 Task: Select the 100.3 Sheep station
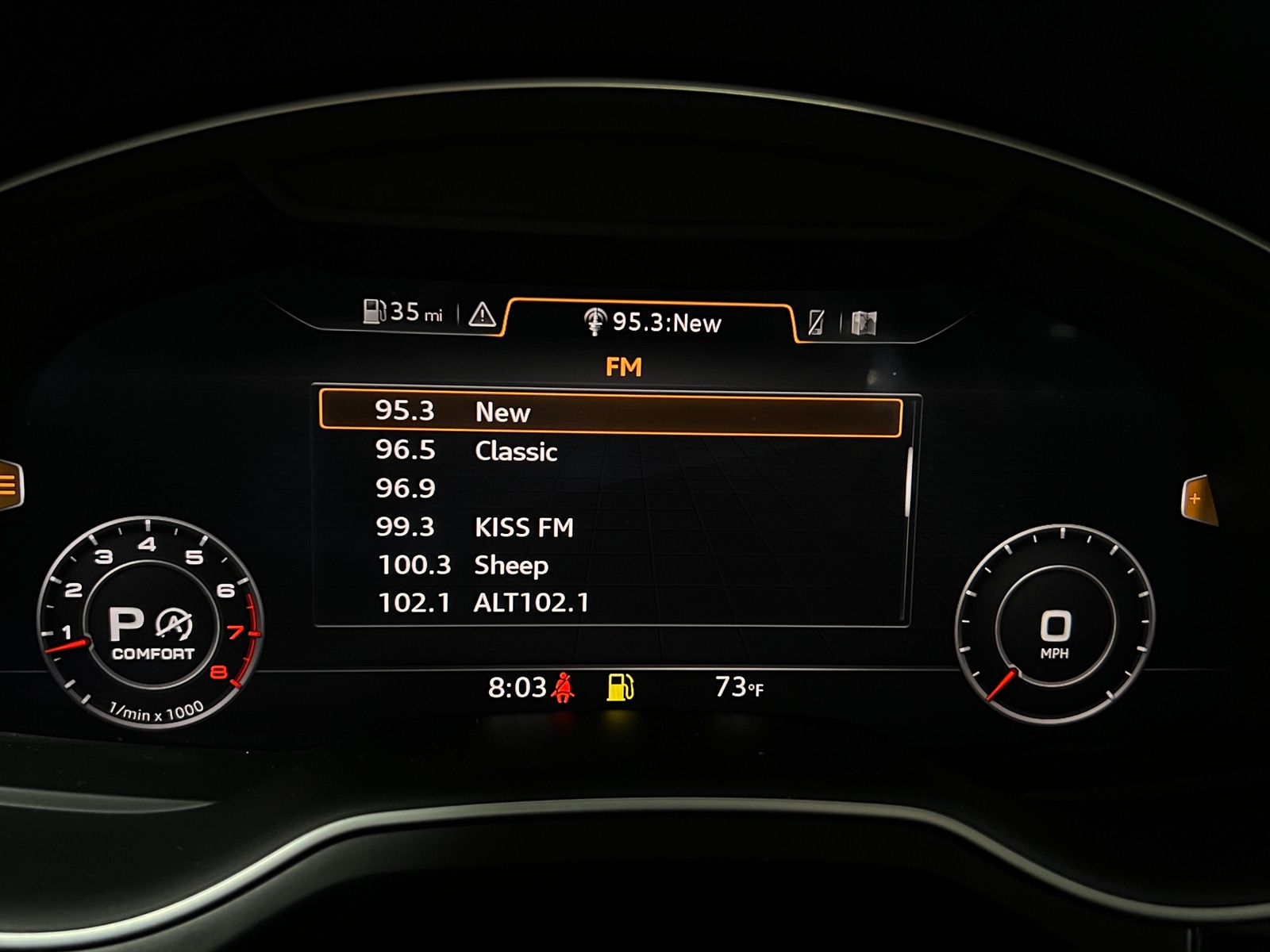[610, 566]
